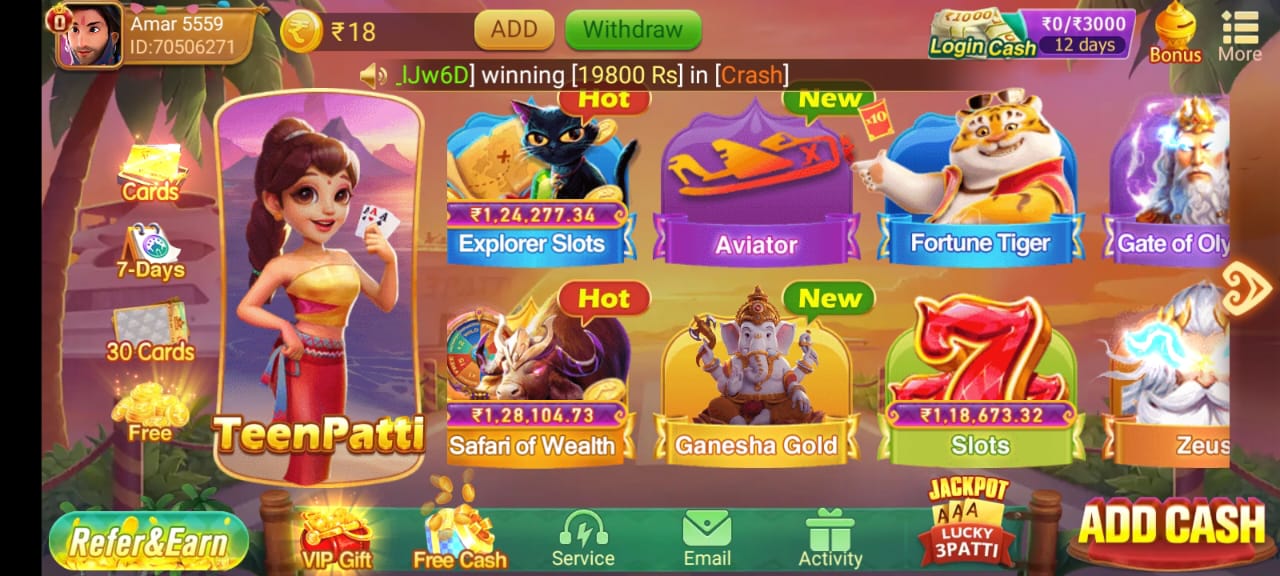Open the Bonus icon

click(1175, 33)
